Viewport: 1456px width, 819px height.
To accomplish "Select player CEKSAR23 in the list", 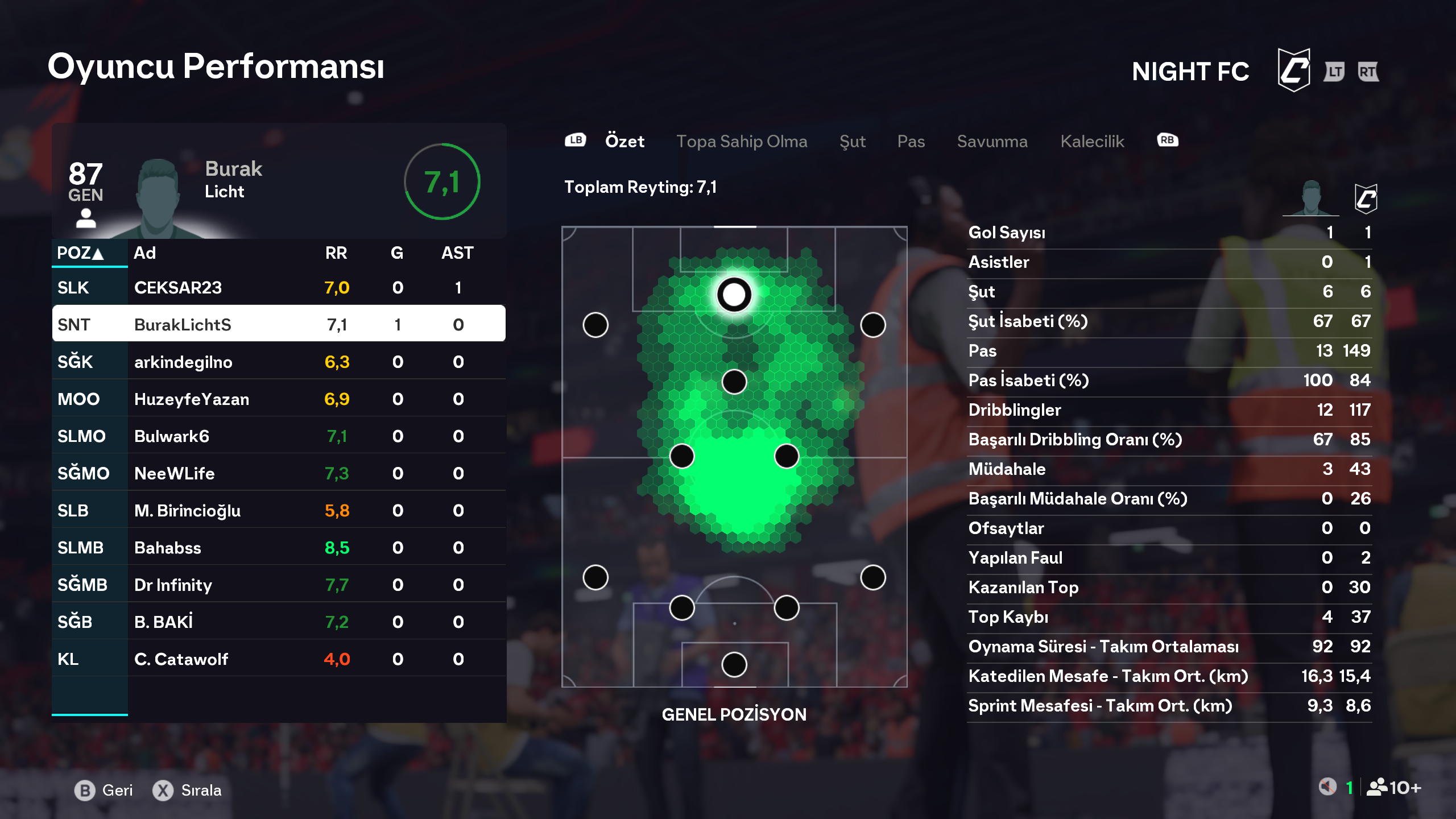I will click(x=279, y=288).
